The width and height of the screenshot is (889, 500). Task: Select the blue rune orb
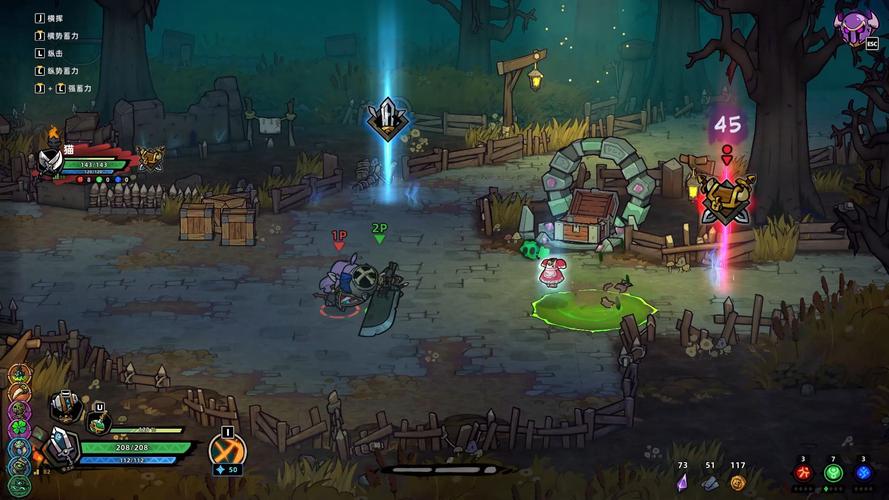tap(864, 472)
